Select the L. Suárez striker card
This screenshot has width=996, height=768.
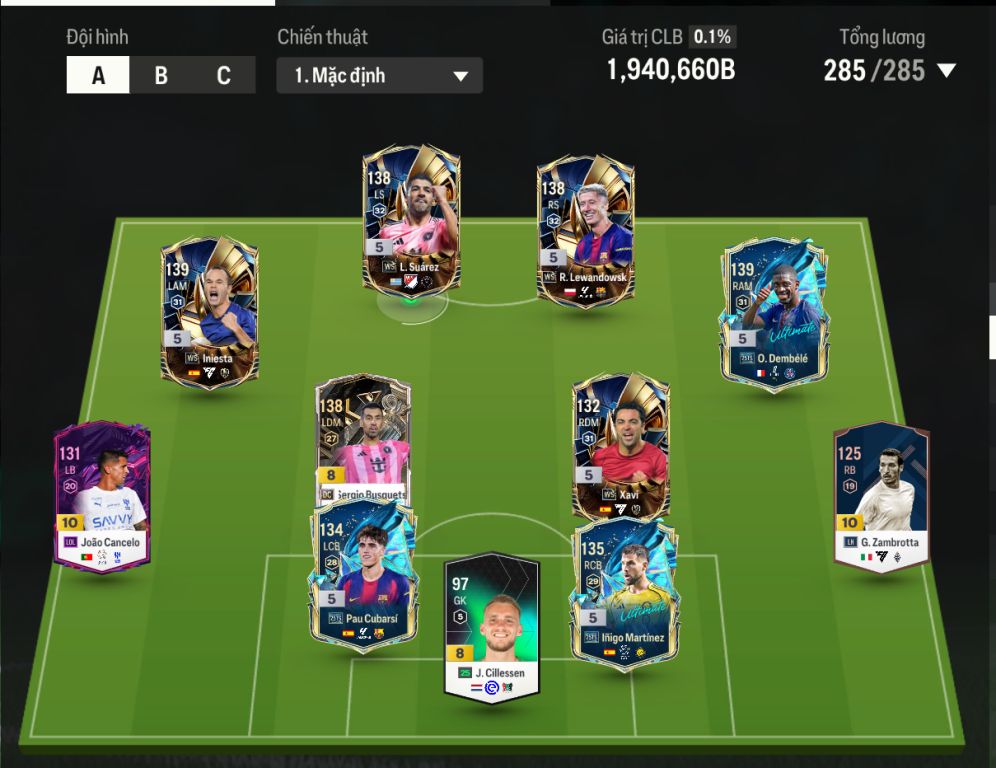(411, 220)
